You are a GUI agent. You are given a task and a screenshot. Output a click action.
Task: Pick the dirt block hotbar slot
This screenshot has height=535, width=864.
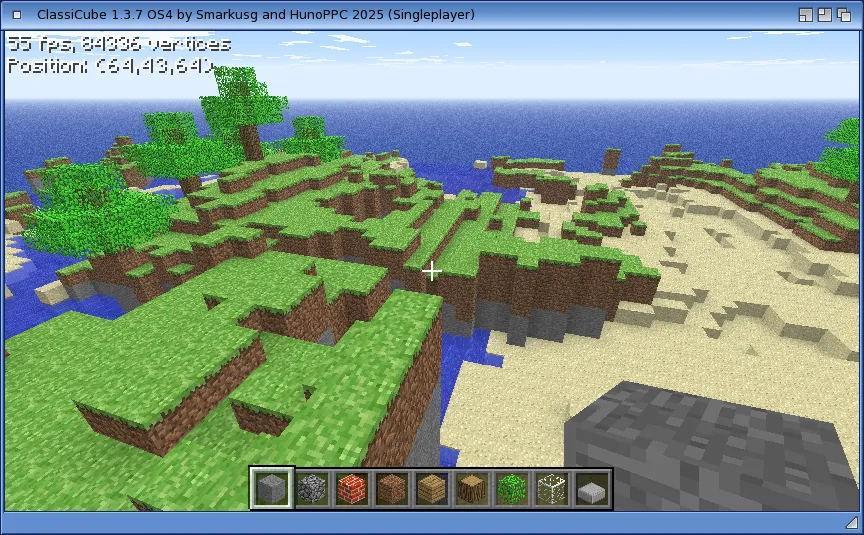coord(392,489)
